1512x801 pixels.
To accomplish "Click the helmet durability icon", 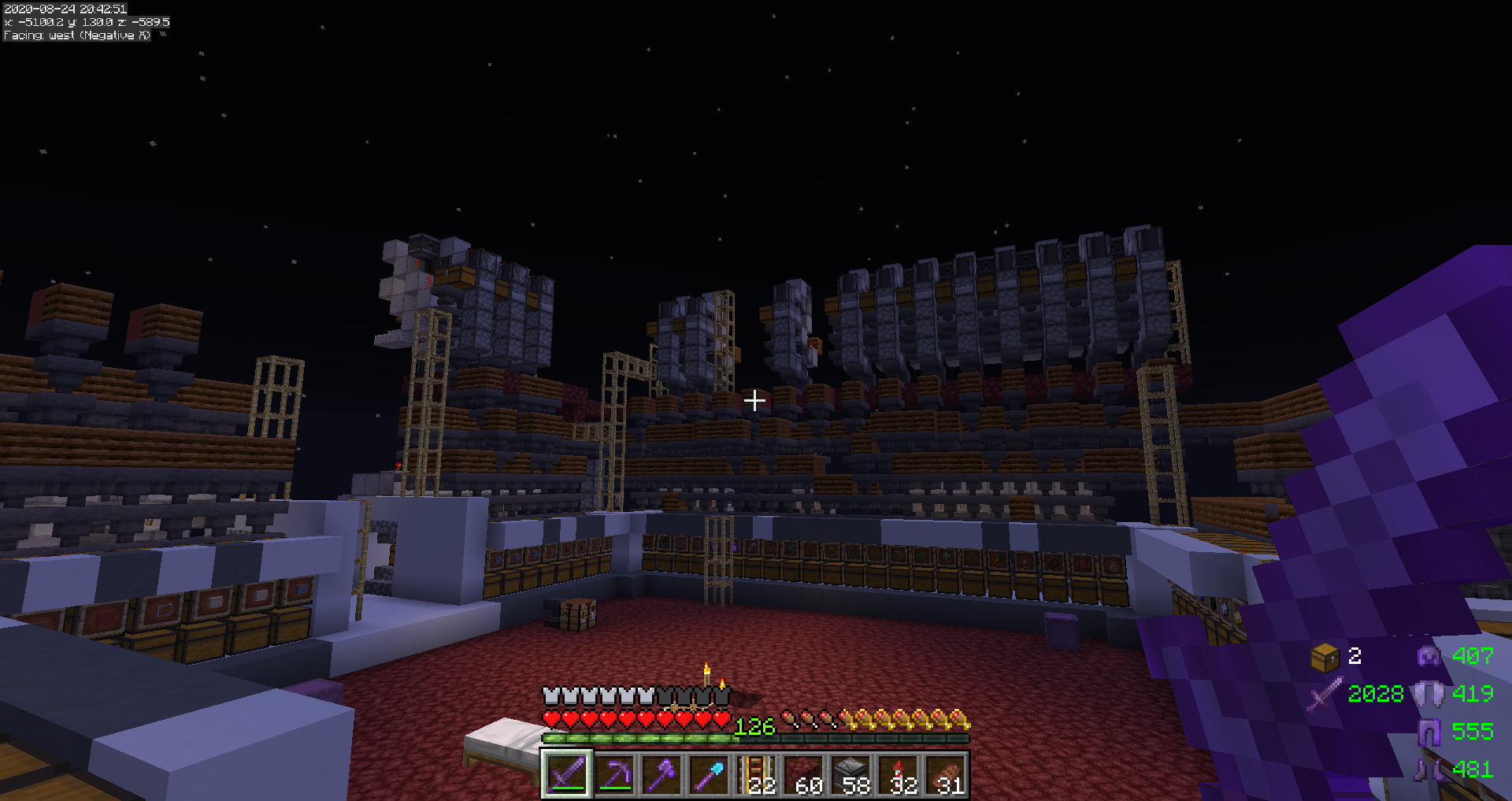I will (1429, 655).
